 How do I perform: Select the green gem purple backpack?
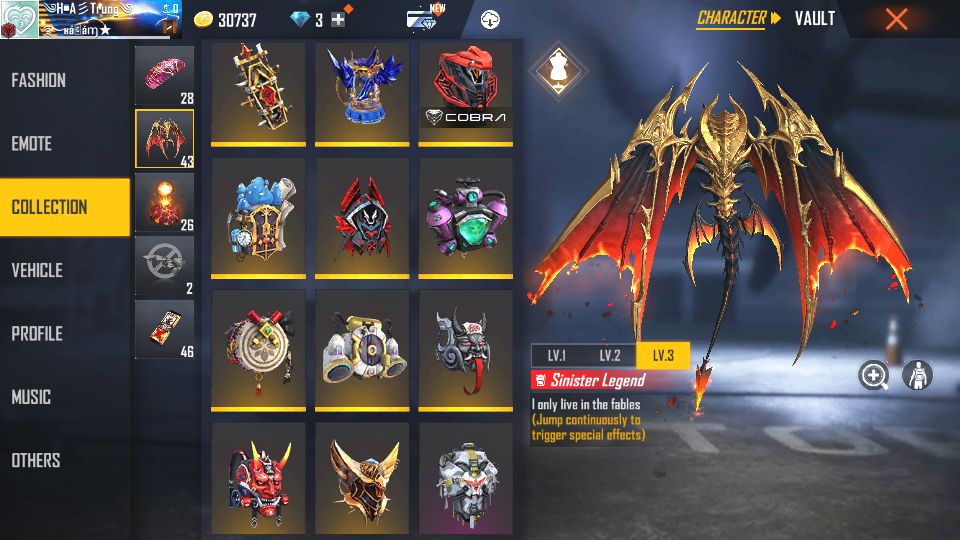[x=466, y=216]
